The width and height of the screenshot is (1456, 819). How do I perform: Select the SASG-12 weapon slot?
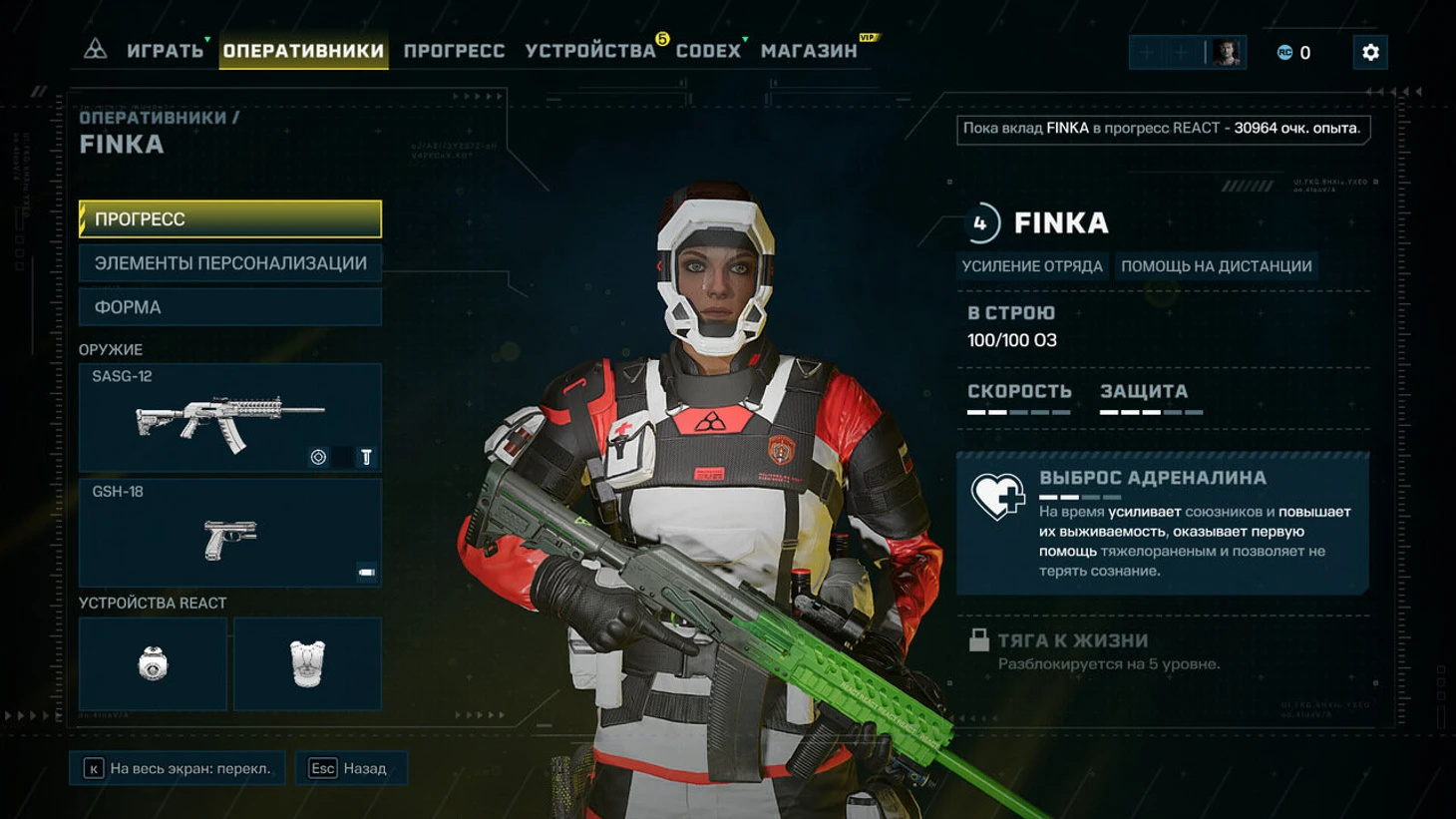230,418
